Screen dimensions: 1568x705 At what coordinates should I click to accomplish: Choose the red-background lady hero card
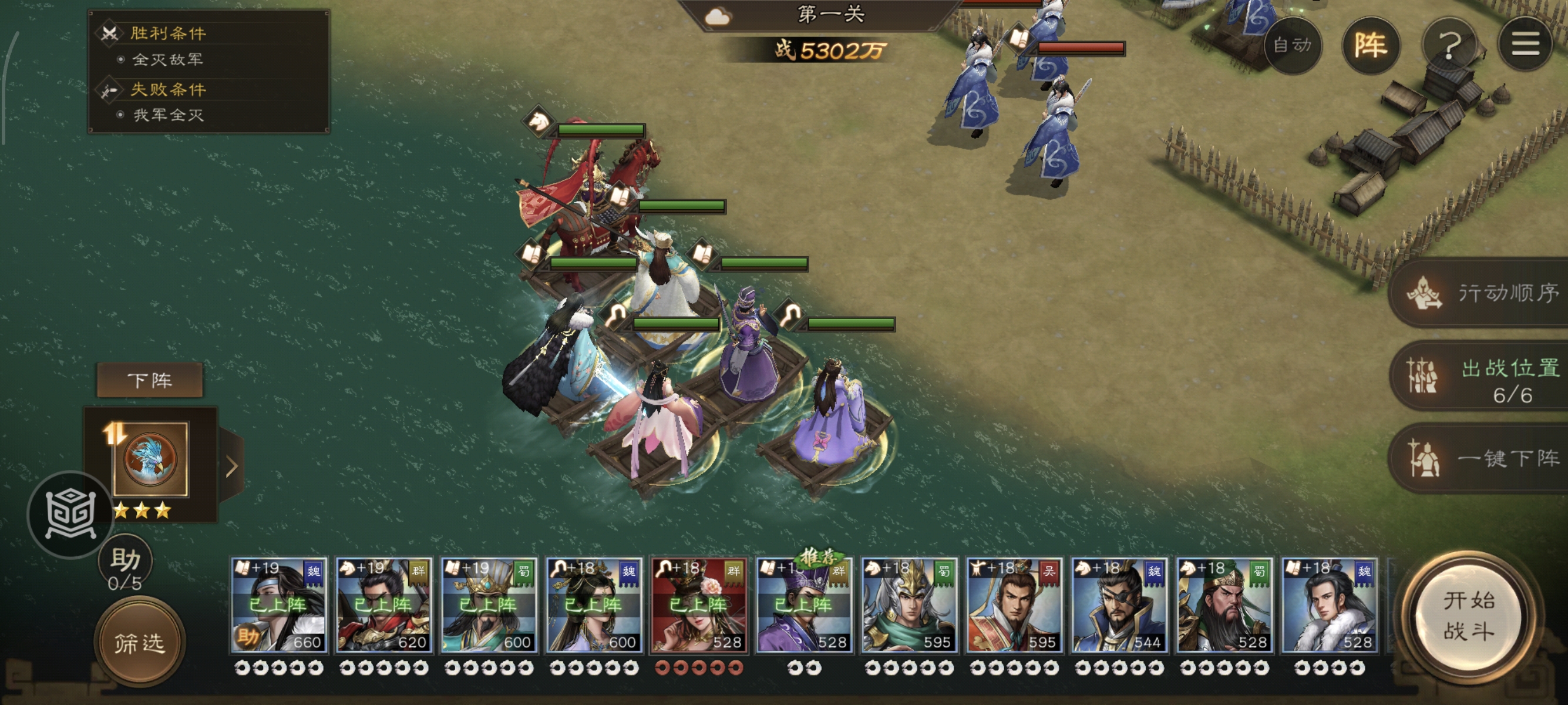click(x=699, y=606)
